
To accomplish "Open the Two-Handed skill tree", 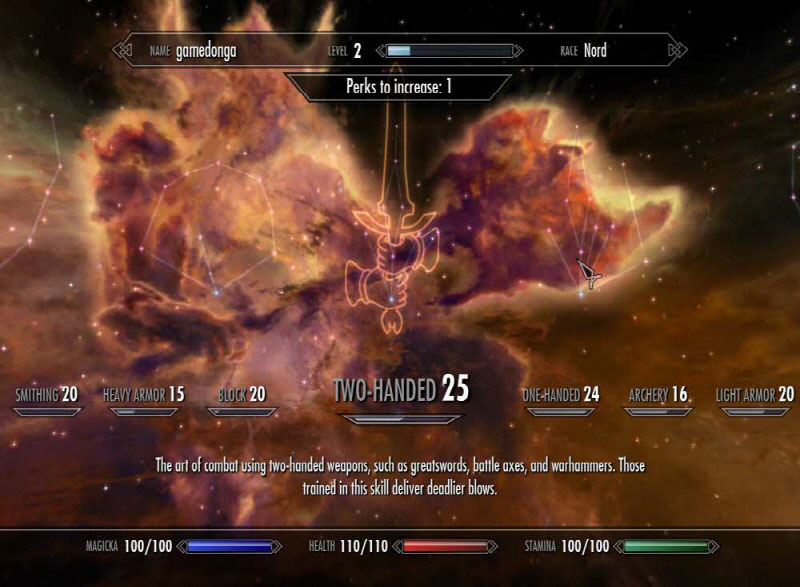I will click(x=400, y=390).
